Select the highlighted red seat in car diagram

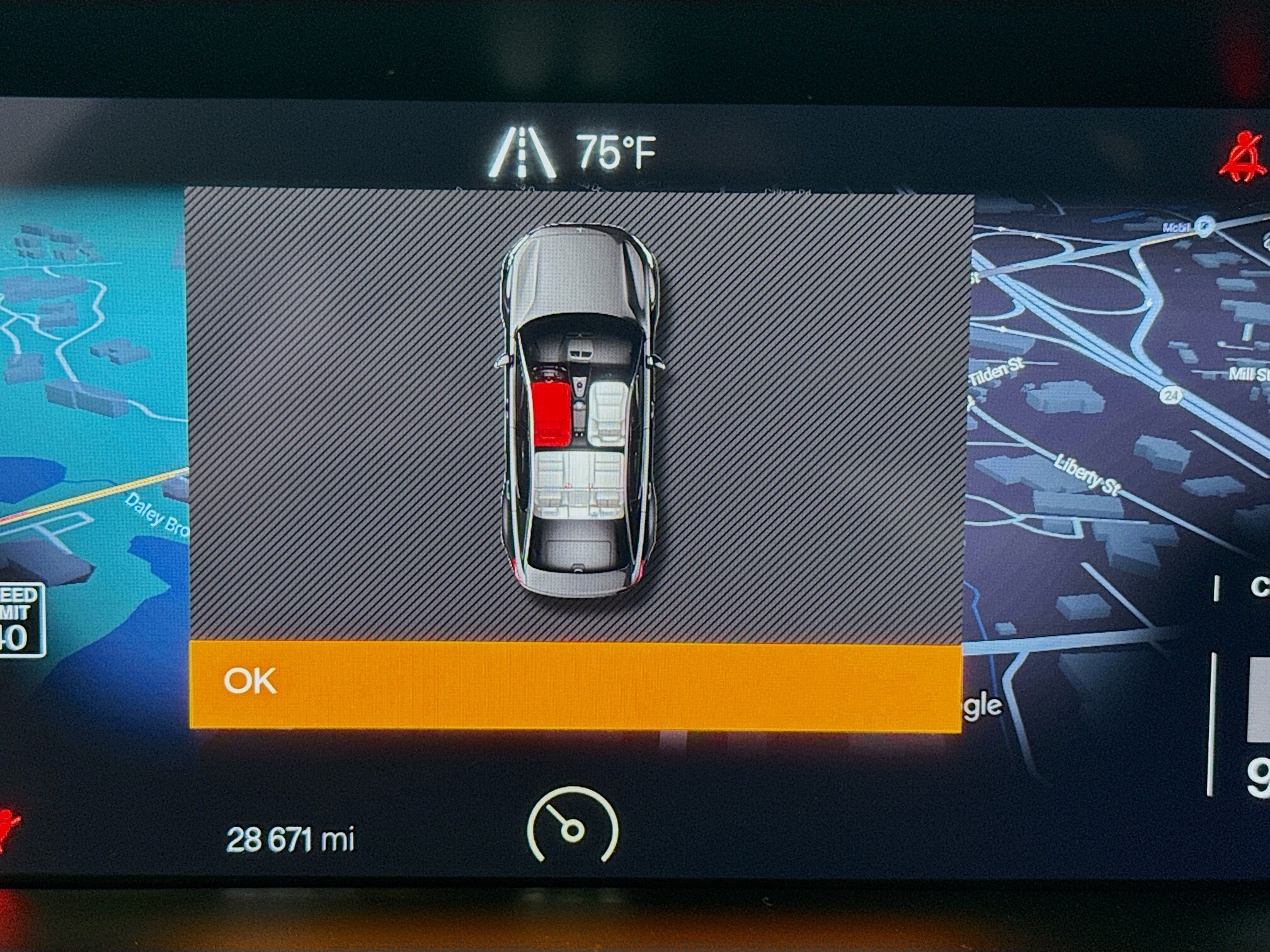pos(552,412)
